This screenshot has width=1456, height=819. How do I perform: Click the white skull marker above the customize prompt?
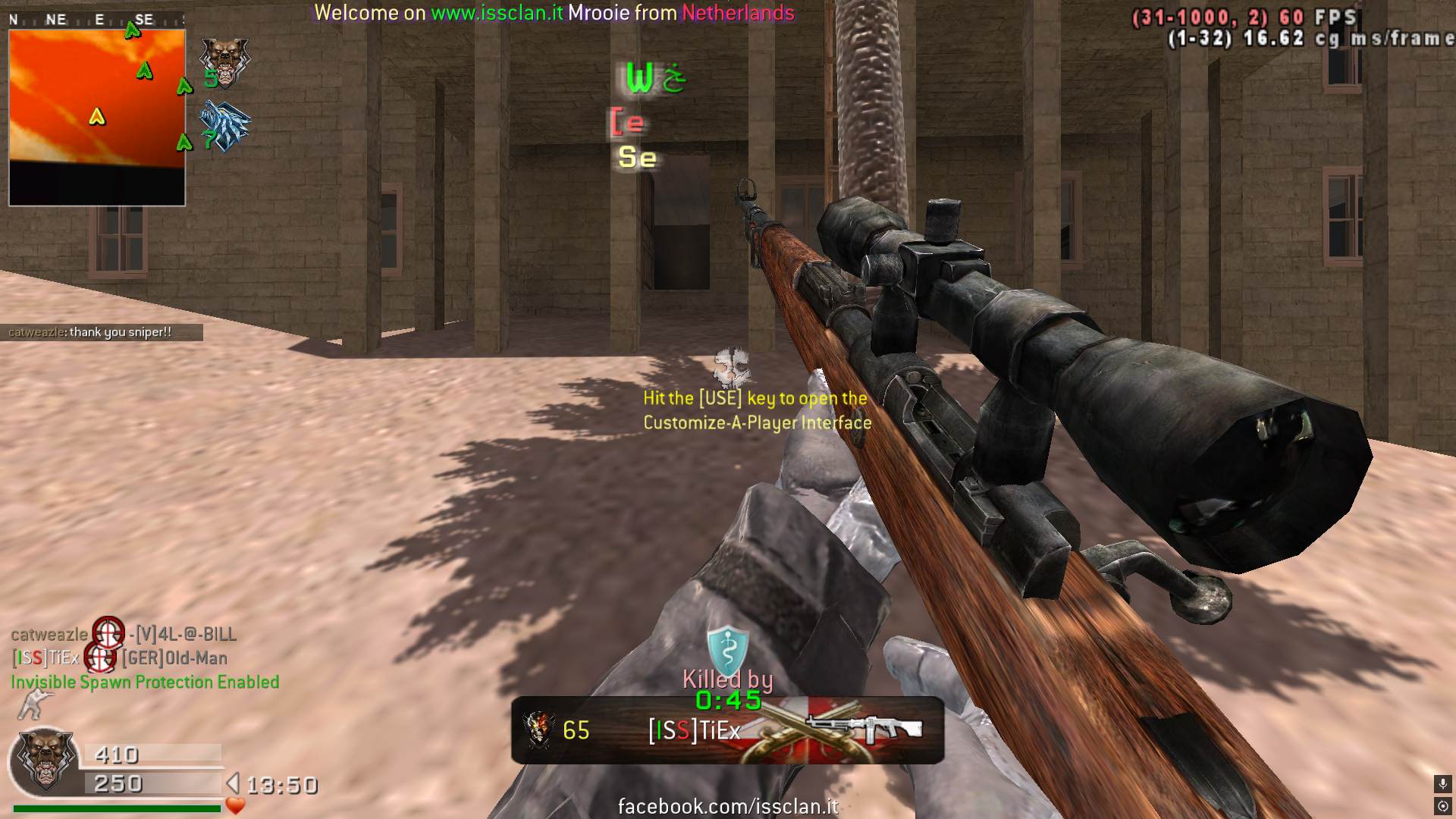(731, 368)
